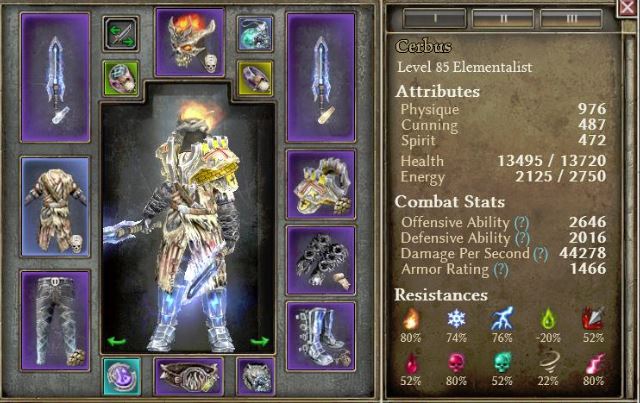
Task: Select the belt equipment slot
Action: click(188, 378)
